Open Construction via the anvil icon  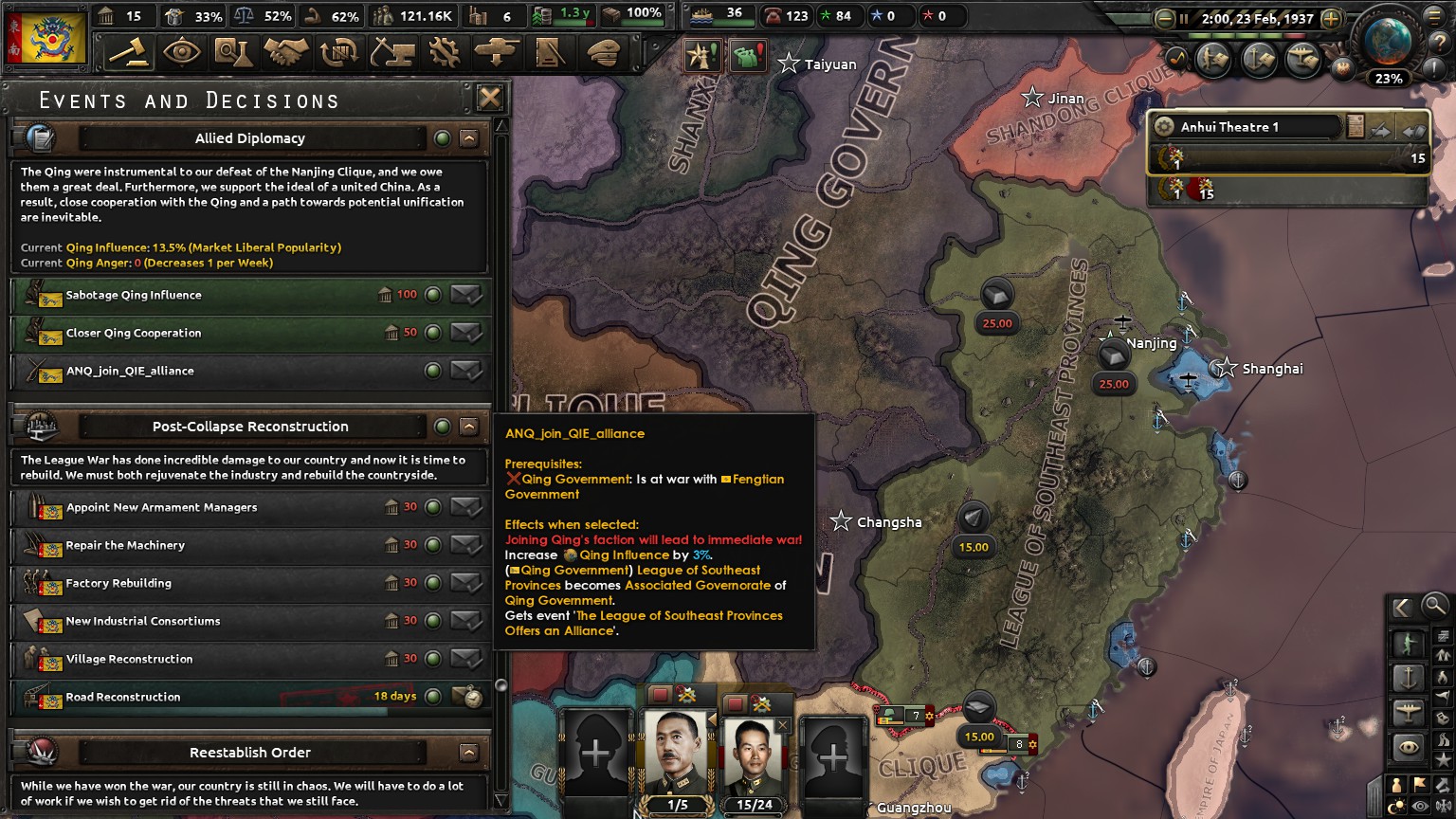tap(391, 52)
